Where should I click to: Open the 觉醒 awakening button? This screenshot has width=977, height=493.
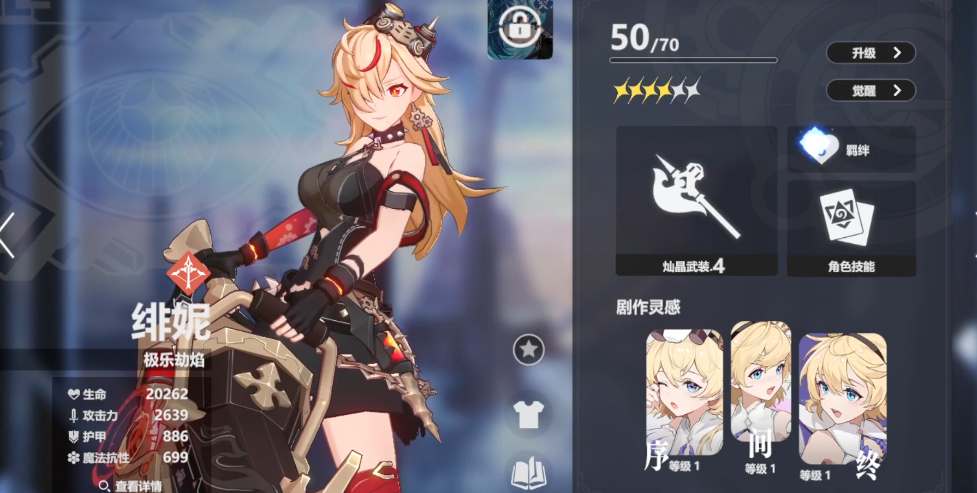(870, 90)
